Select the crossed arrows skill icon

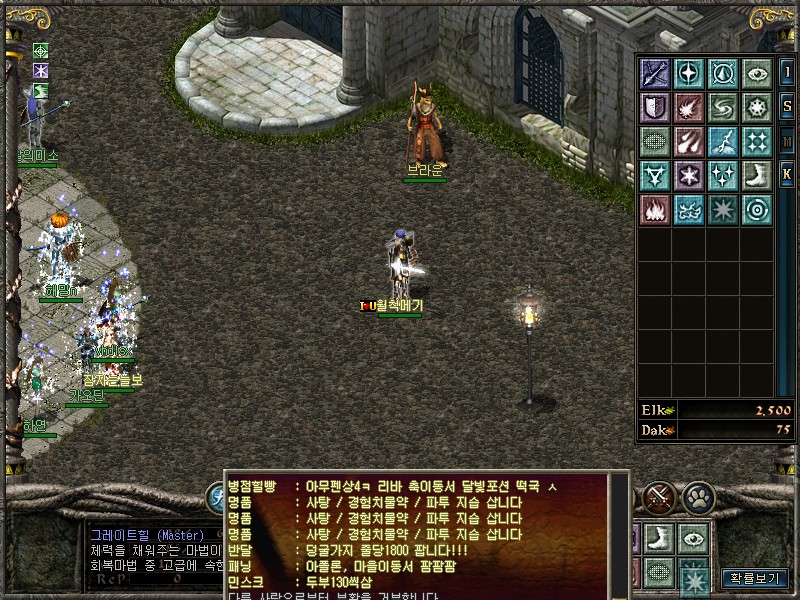655,73
